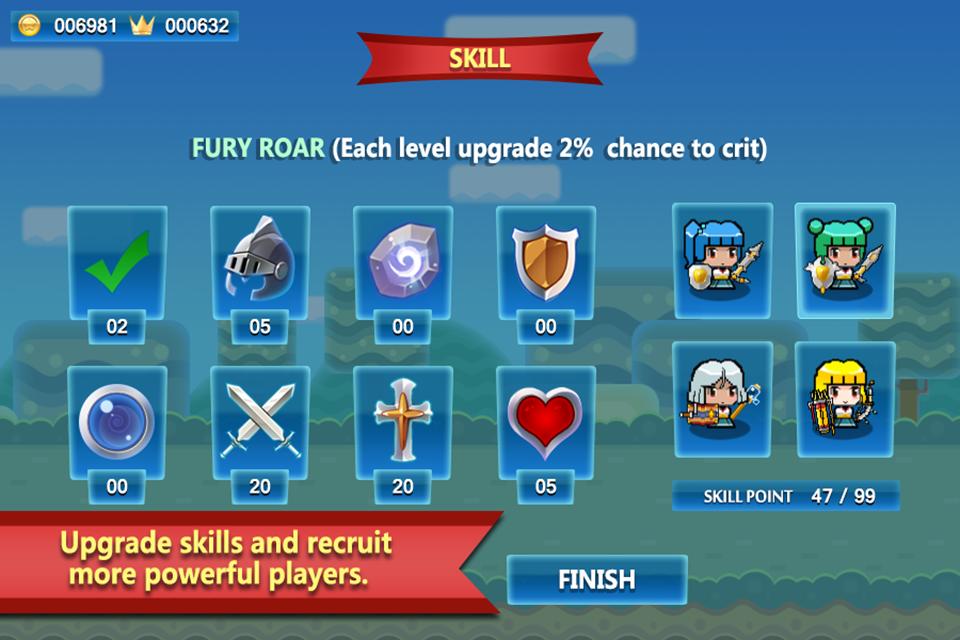Choose the knight helmet skill

point(260,262)
